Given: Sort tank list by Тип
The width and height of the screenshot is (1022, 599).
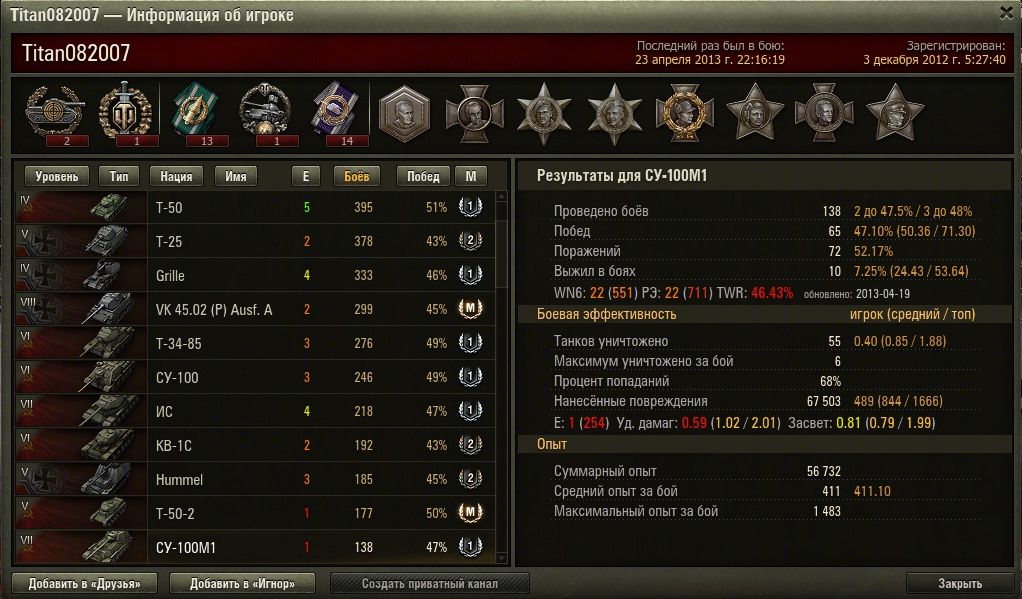Looking at the screenshot, I should click(119, 176).
